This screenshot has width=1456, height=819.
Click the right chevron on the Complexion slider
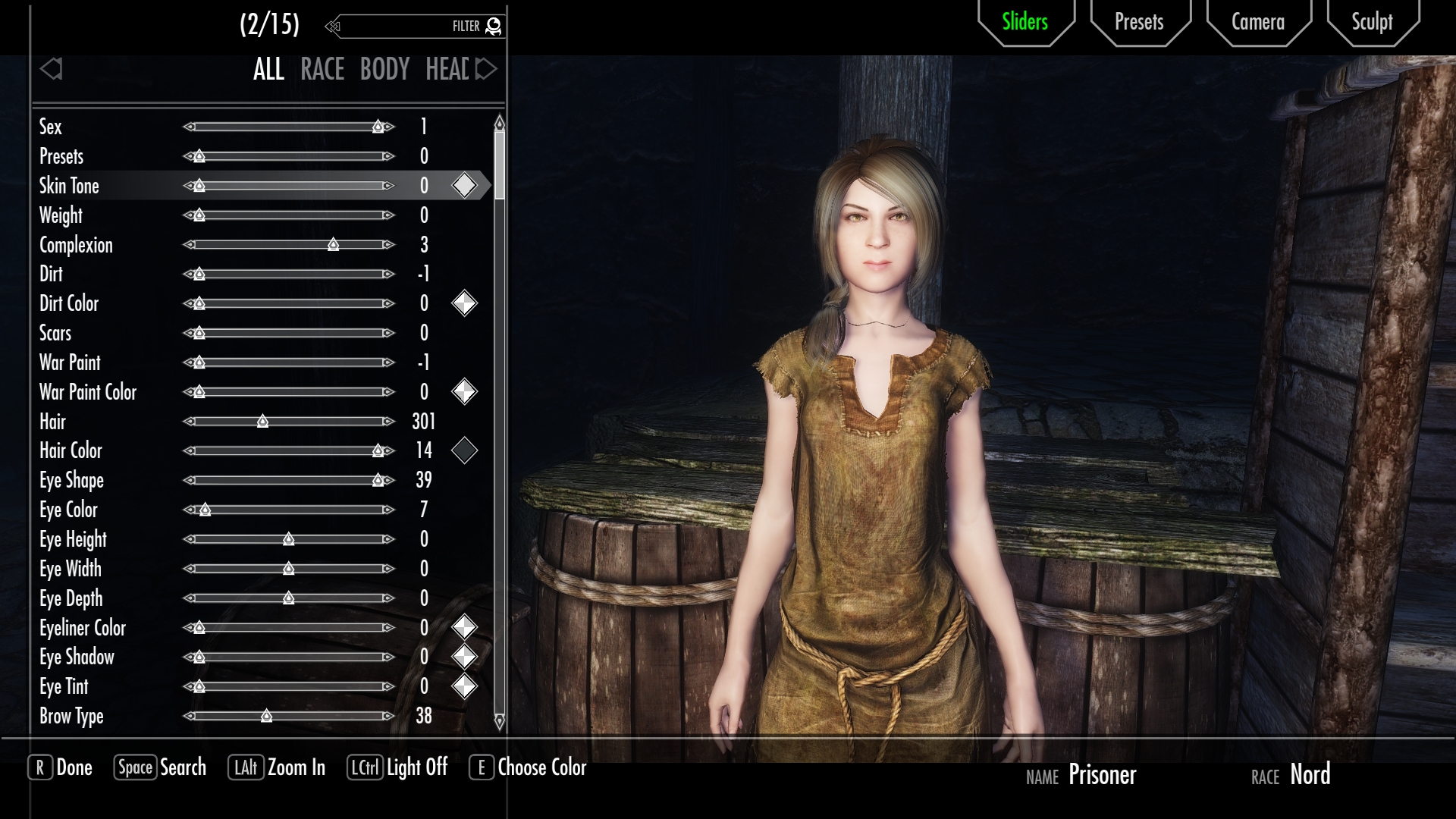tap(388, 245)
